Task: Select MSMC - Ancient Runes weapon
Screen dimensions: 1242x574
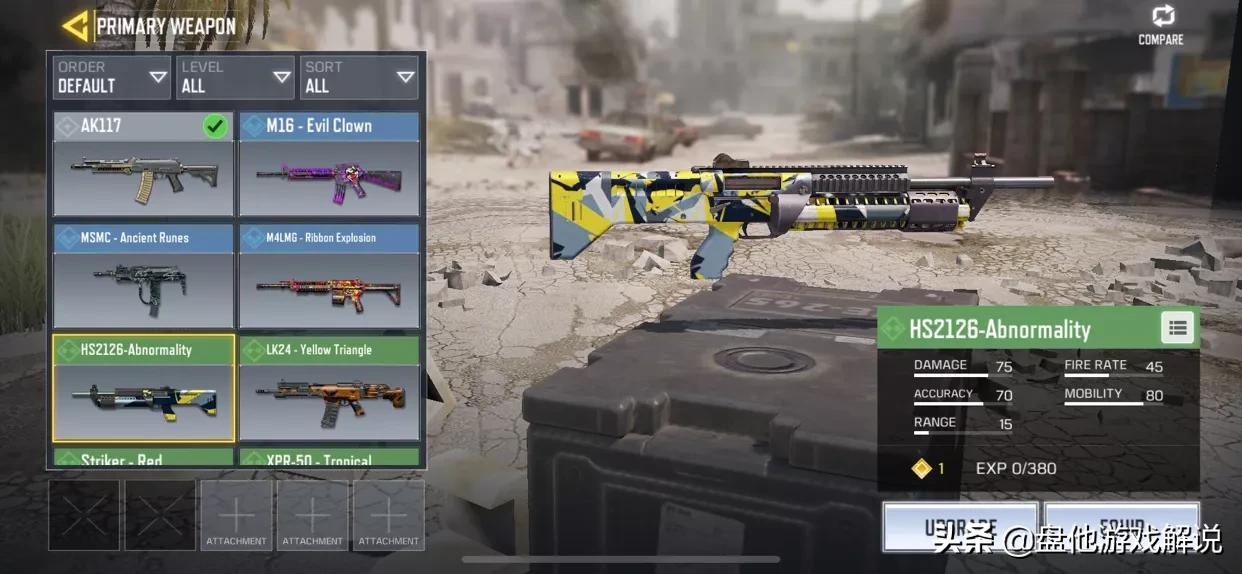Action: coord(143,277)
